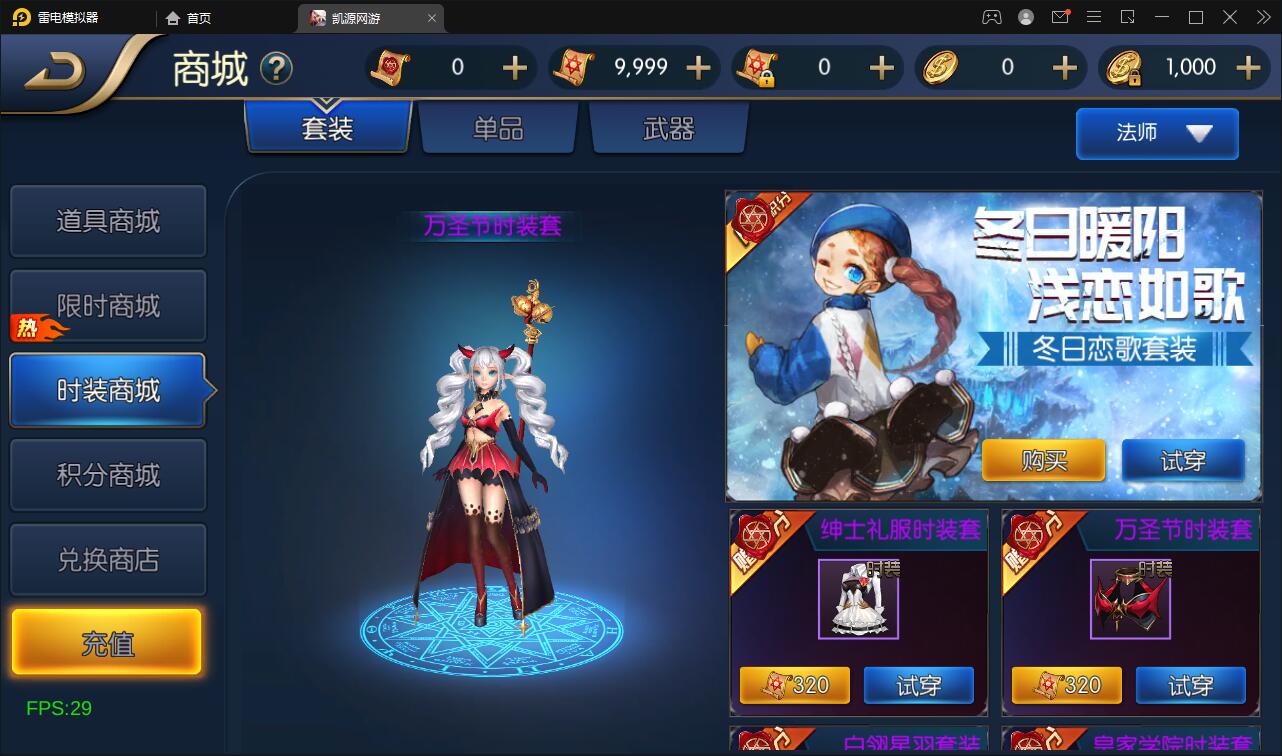The height and width of the screenshot is (756, 1282).
Task: Click the 320 price button on 万圣节时装套
Action: click(1066, 685)
